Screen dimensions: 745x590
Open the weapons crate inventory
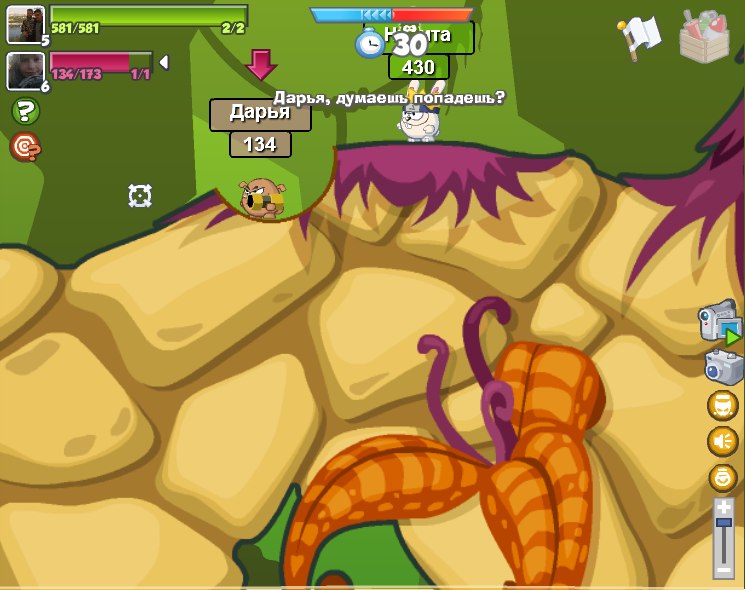click(x=704, y=37)
